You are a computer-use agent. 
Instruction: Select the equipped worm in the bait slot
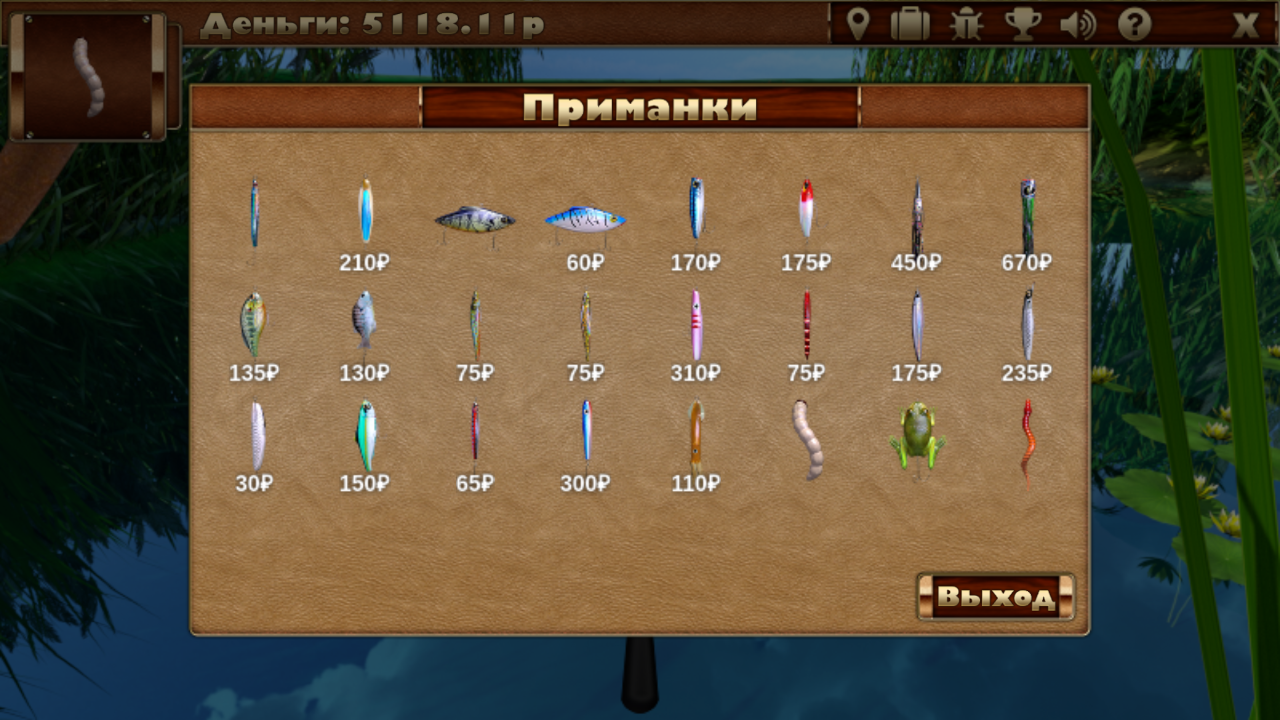click(88, 75)
